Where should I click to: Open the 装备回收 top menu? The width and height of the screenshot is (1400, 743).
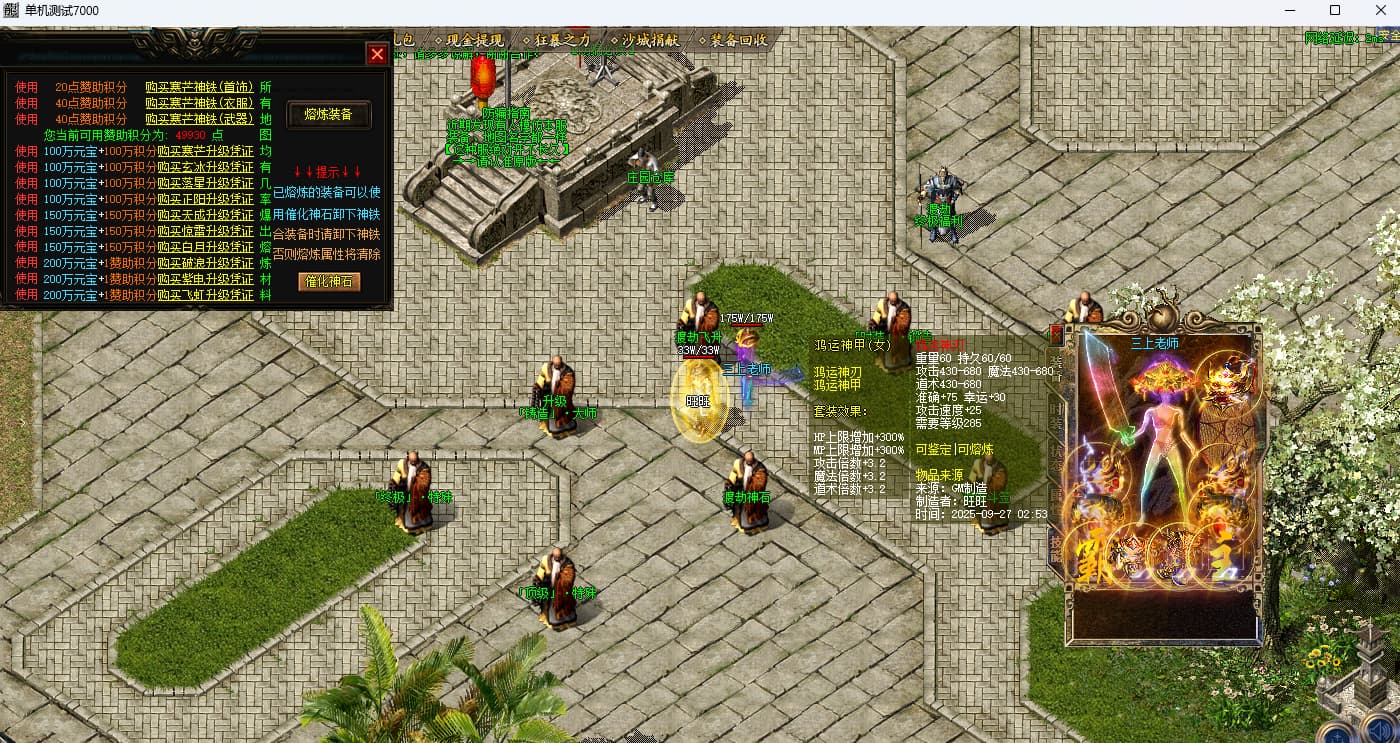[x=738, y=40]
